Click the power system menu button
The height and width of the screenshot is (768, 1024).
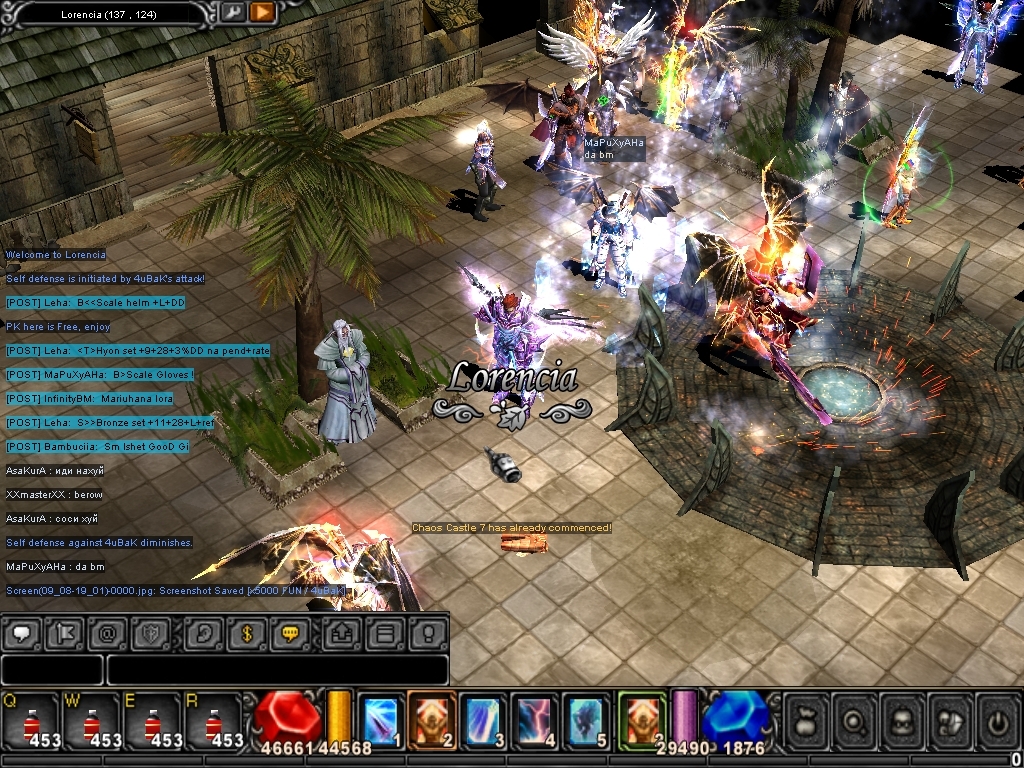(996, 722)
